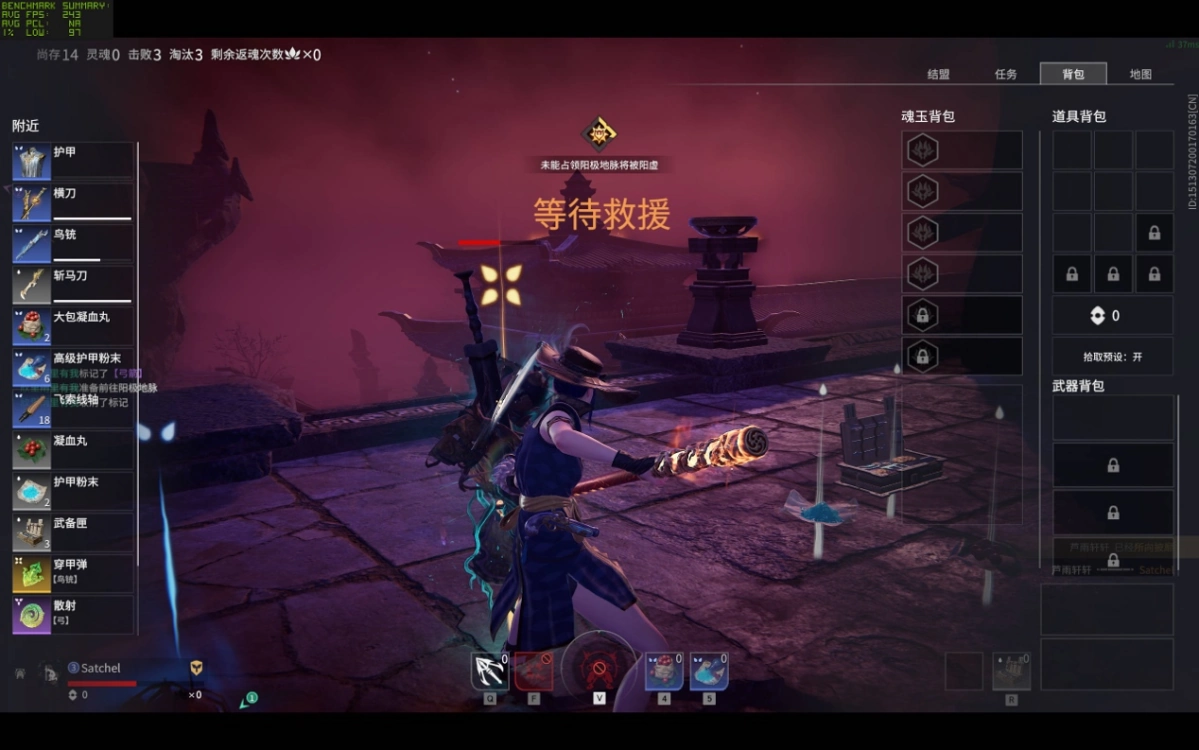Pick up the 鸟铳 musket
Viewport: 1199px width, 750px height.
click(x=73, y=243)
